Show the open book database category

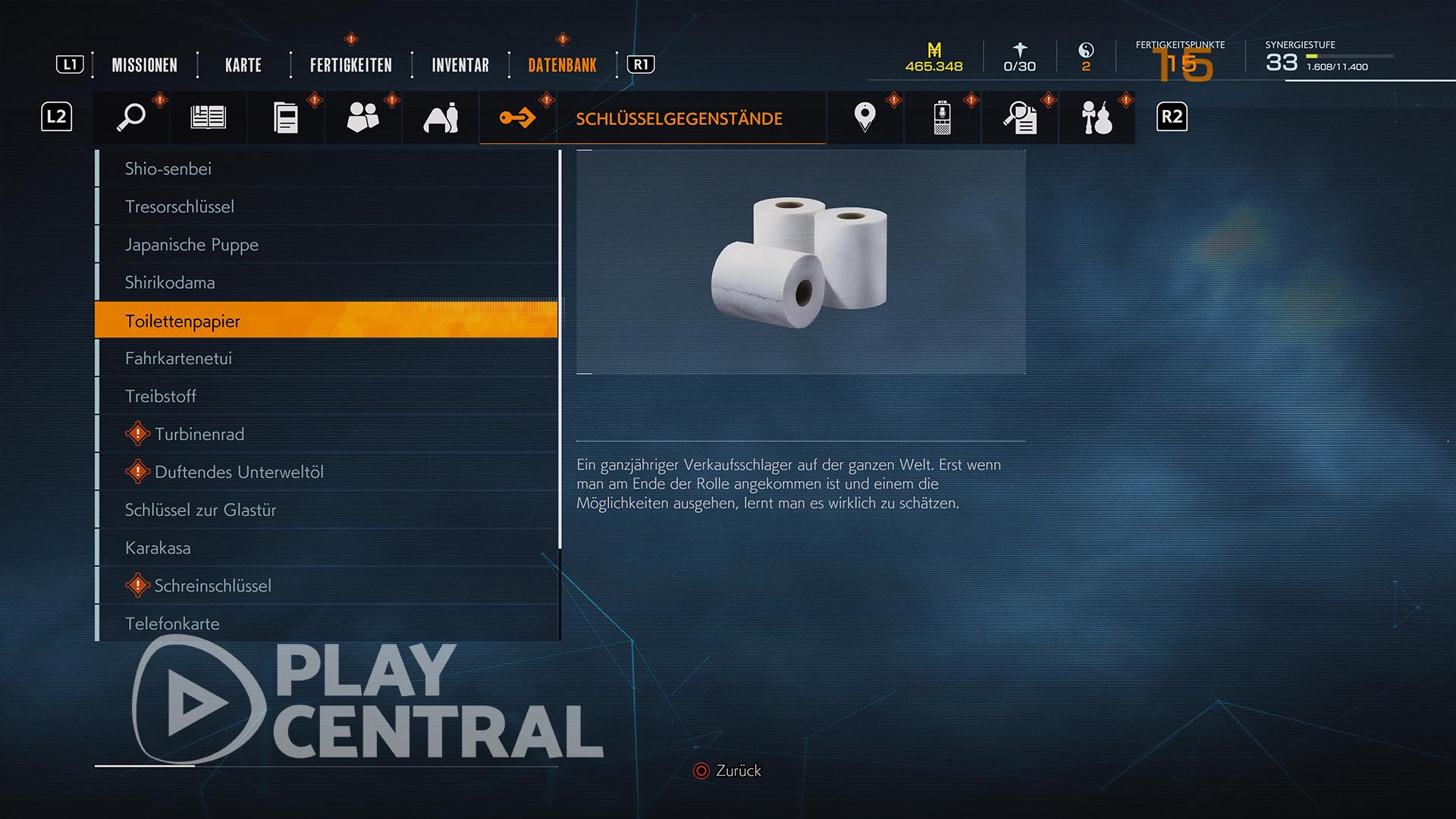pos(209,118)
